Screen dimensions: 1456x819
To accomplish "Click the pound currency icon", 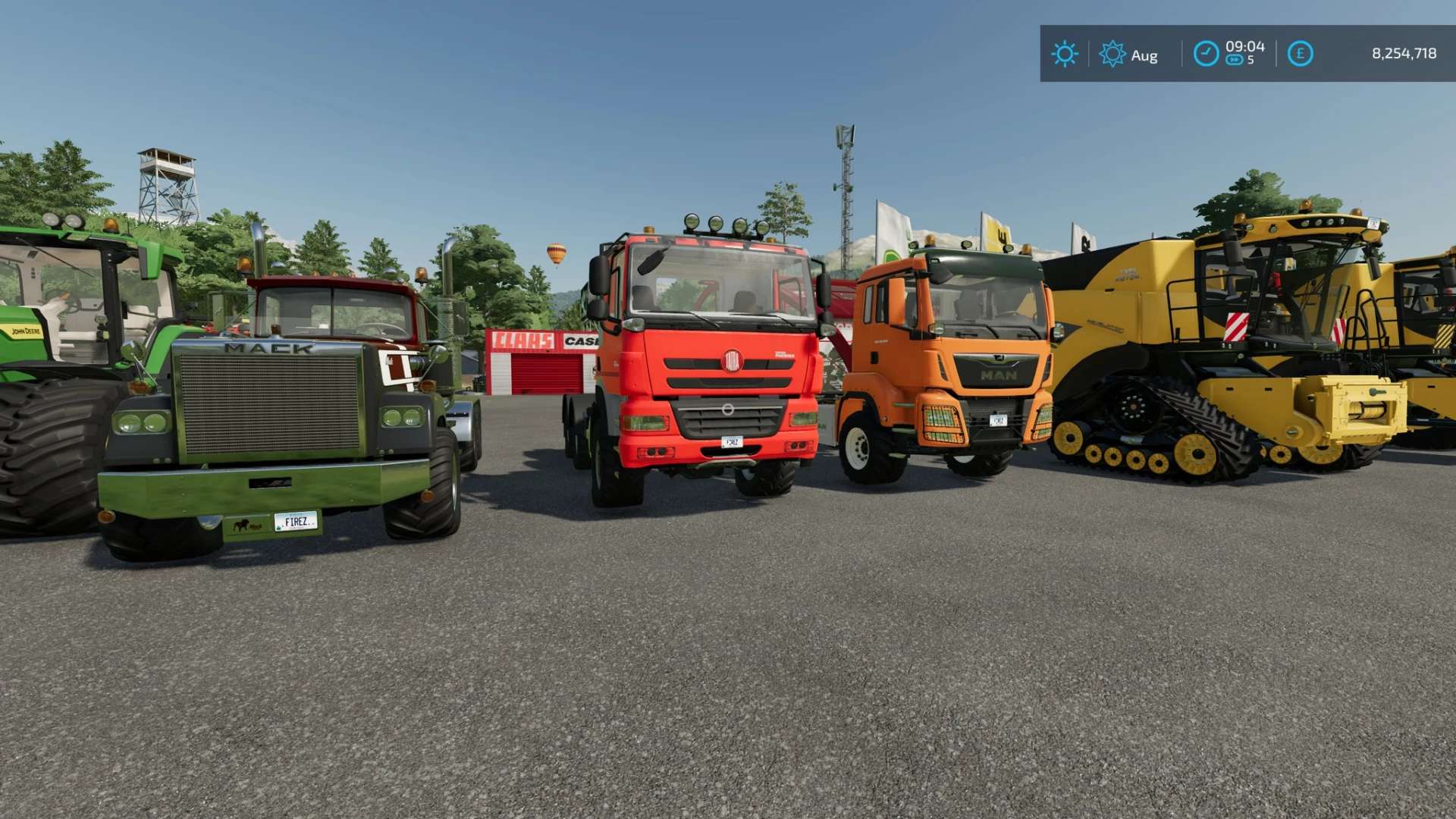I will click(x=1300, y=54).
